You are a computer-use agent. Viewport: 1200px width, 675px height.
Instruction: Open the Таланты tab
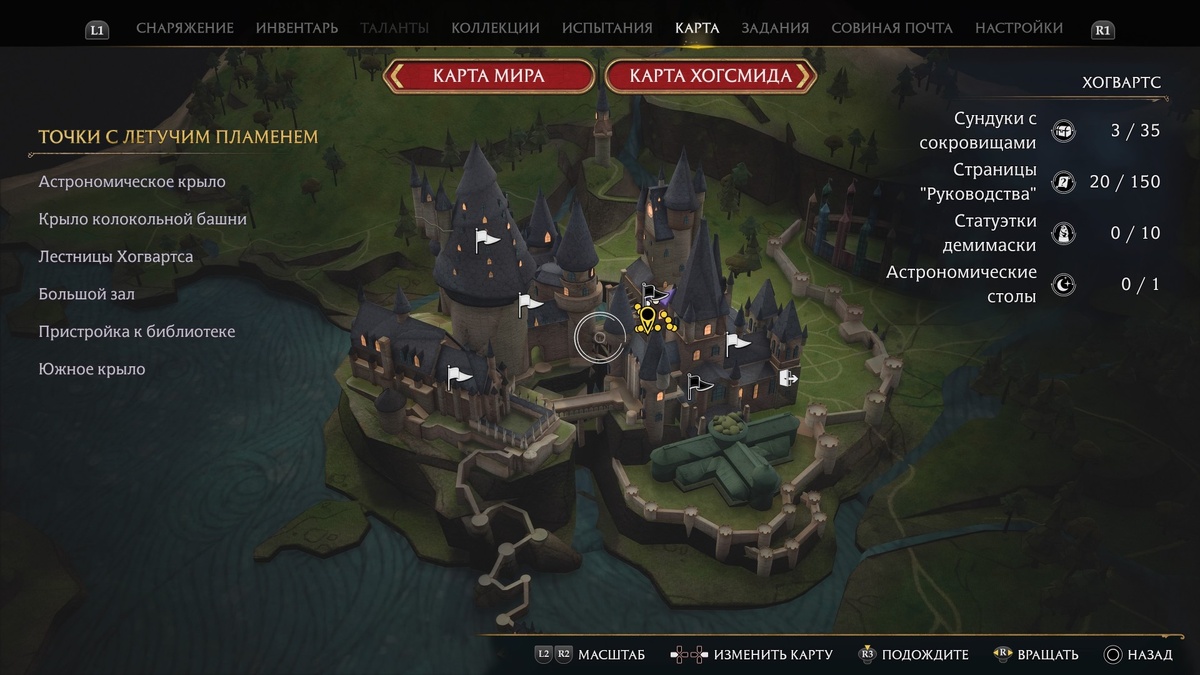tap(395, 29)
